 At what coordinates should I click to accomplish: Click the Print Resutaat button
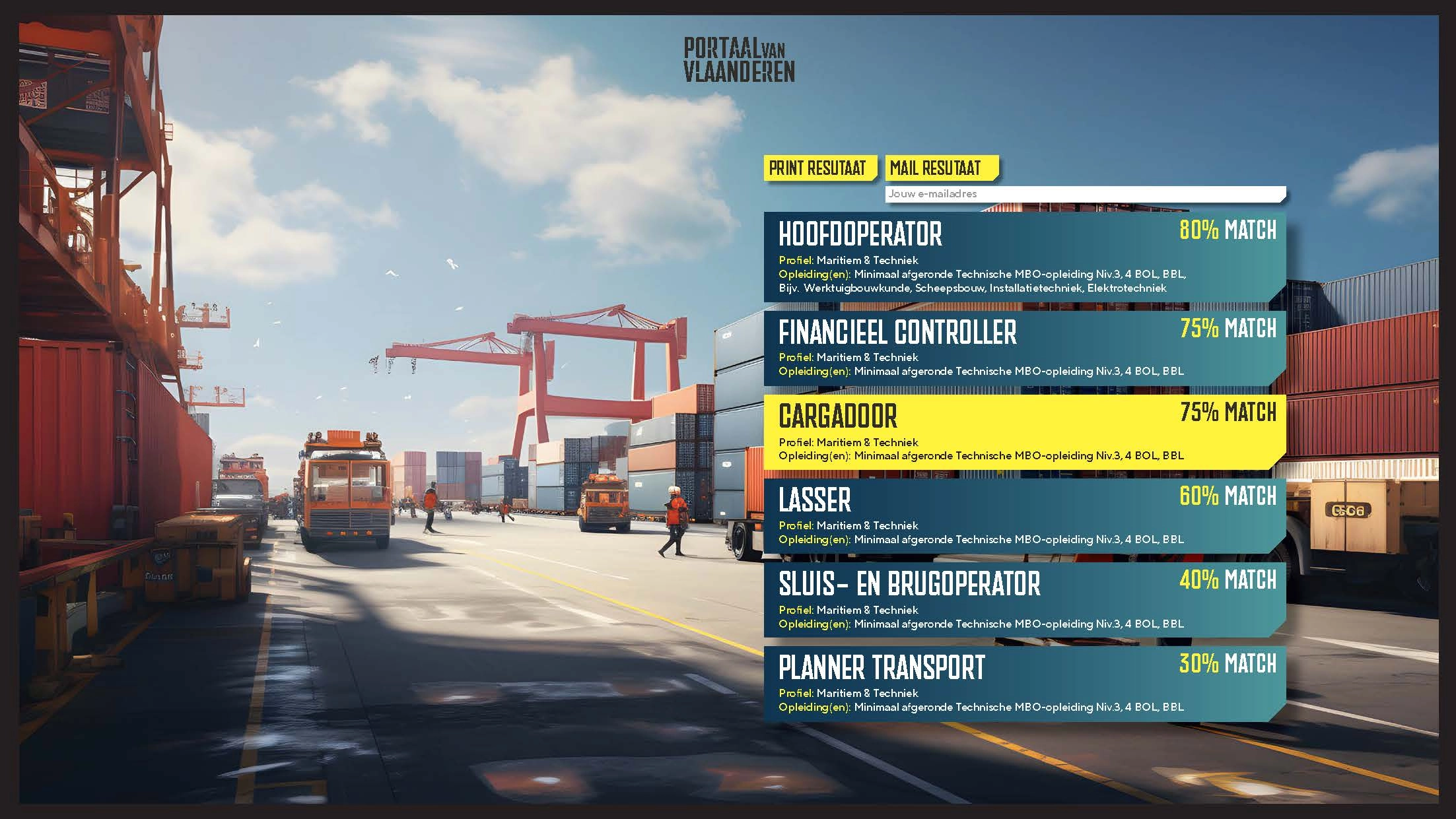tap(819, 168)
